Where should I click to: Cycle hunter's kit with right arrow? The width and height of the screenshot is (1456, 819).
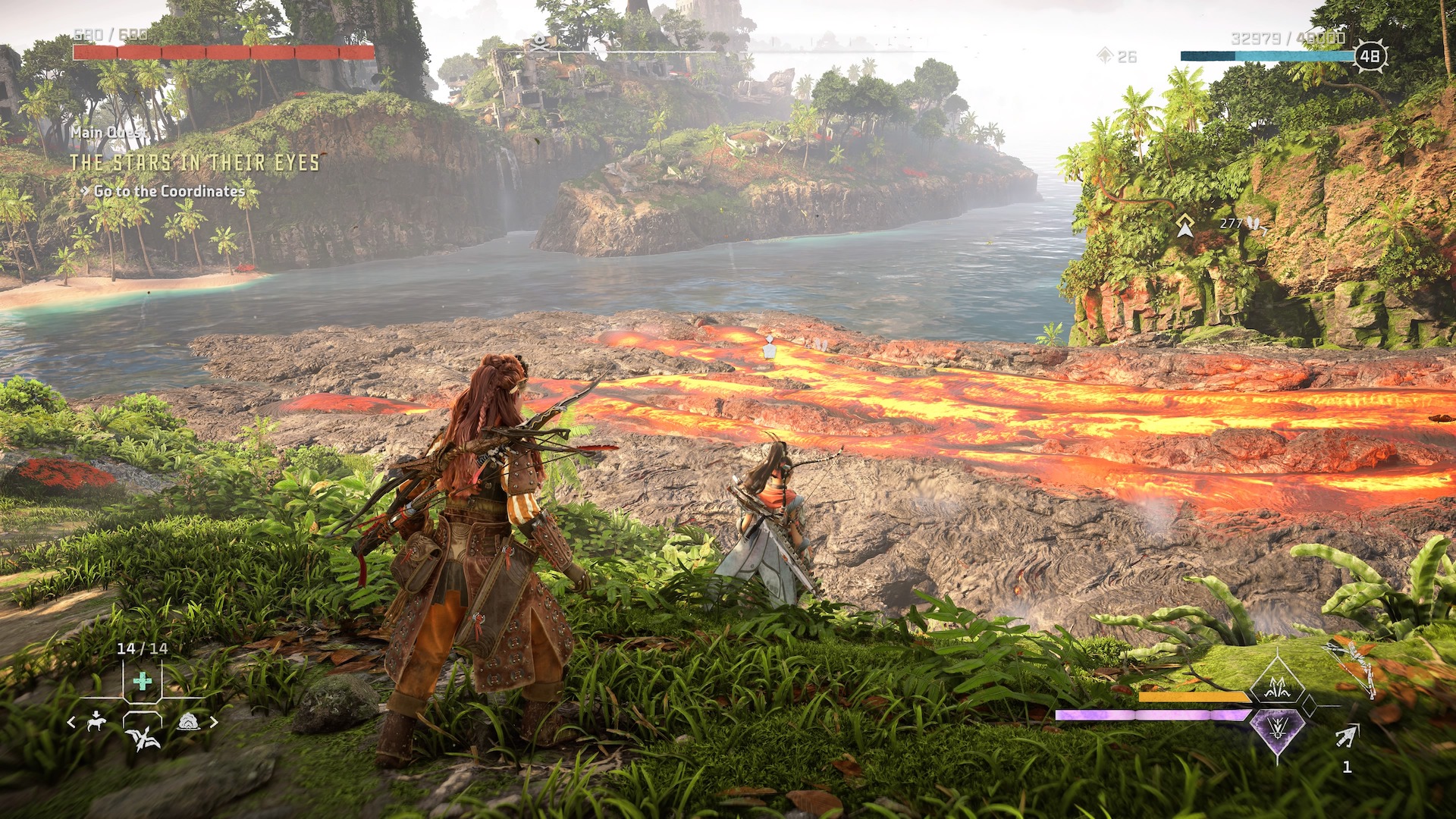tap(214, 723)
